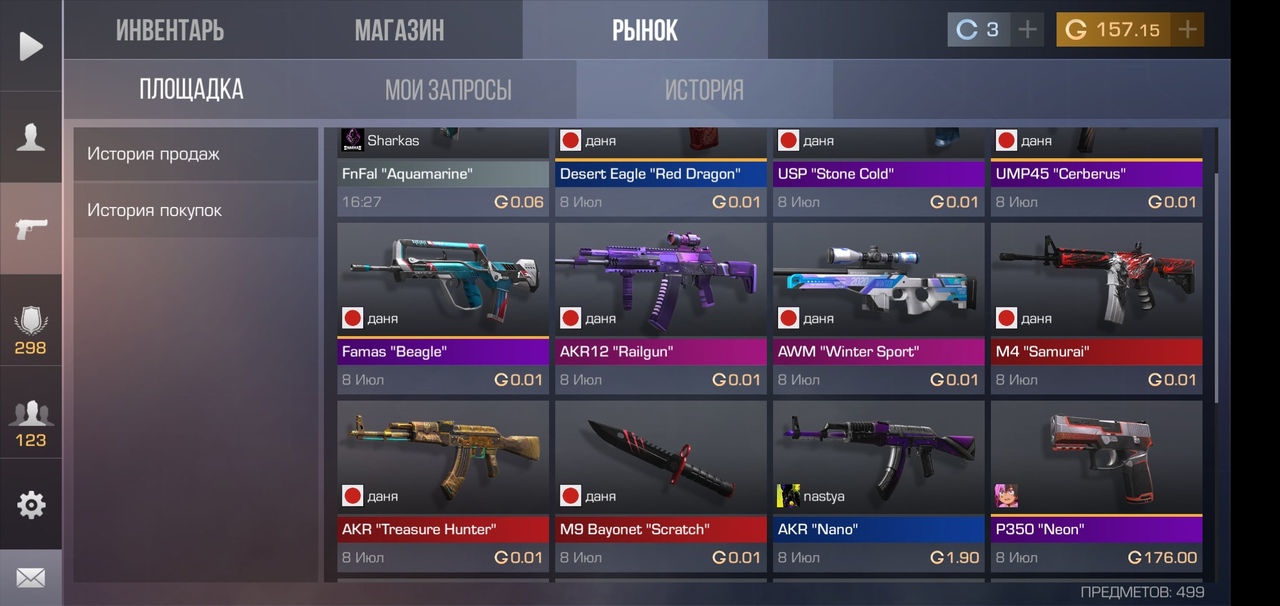Select the РЫНОК tab
This screenshot has width=1280, height=606.
click(x=645, y=30)
